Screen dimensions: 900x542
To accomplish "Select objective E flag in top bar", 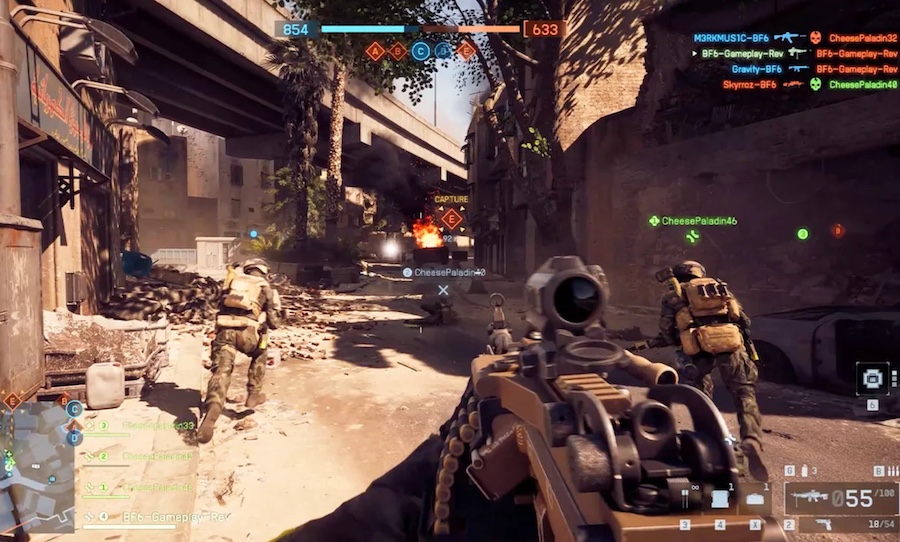I will 466,51.
